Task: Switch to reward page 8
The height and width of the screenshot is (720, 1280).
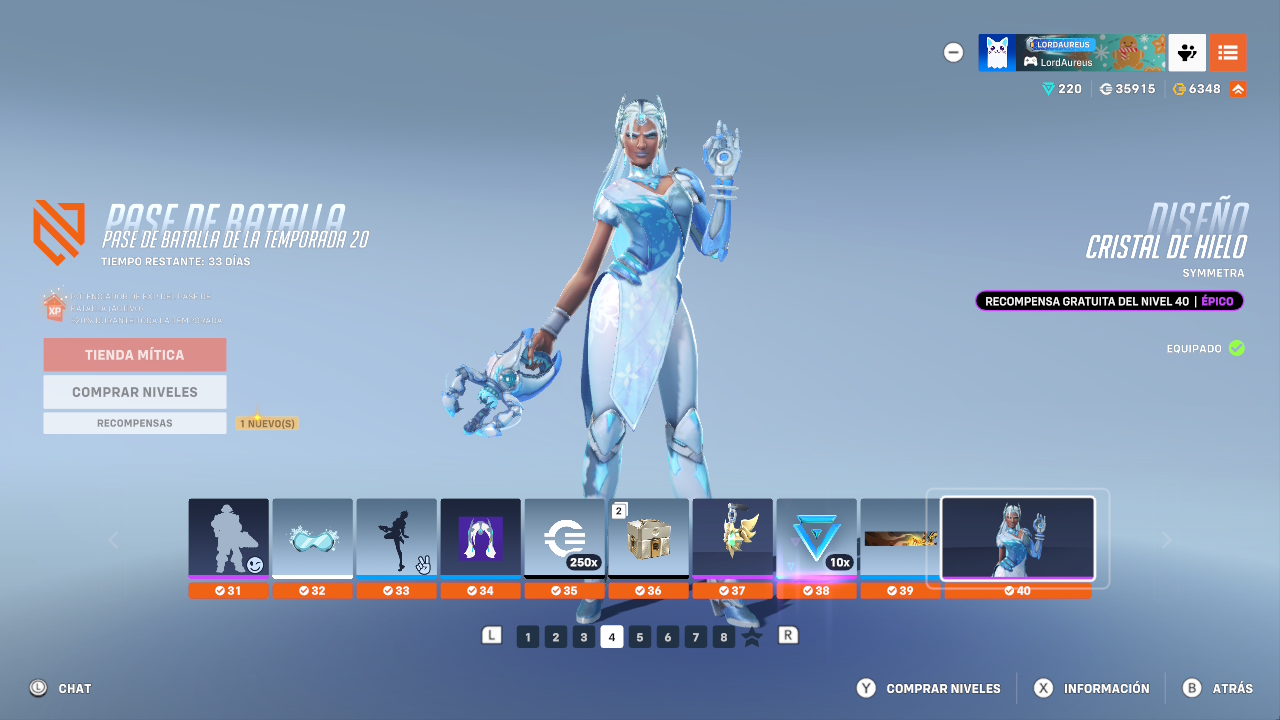Action: 723,636
